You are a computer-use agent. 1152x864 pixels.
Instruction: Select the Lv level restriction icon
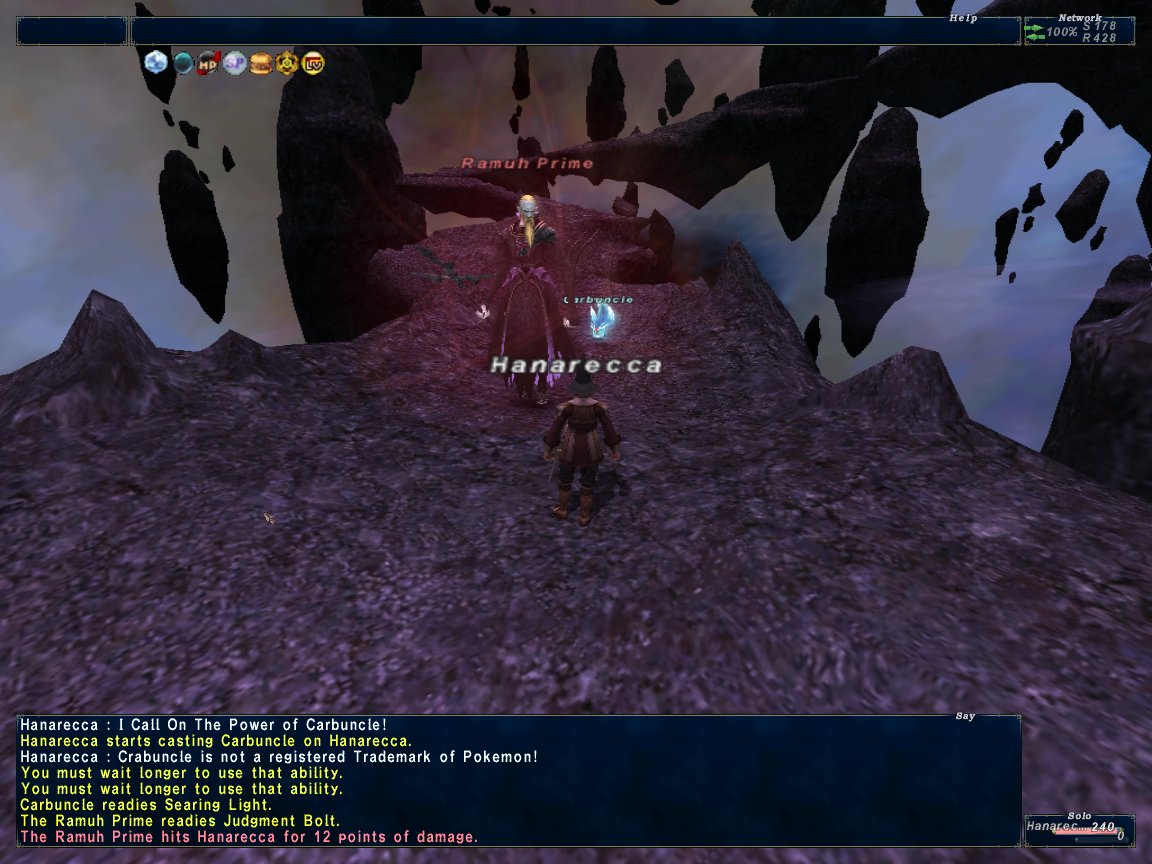point(312,63)
